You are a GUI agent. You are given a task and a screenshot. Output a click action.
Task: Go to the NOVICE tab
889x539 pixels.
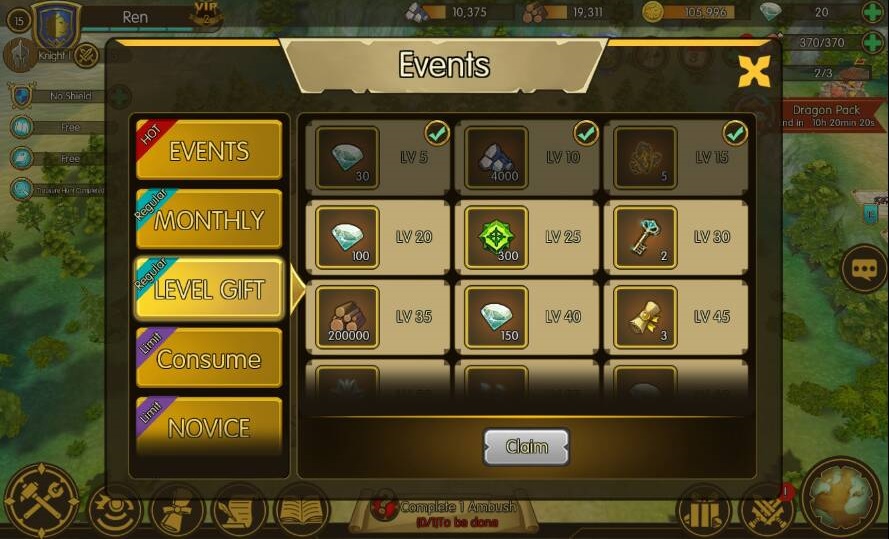[x=208, y=427]
